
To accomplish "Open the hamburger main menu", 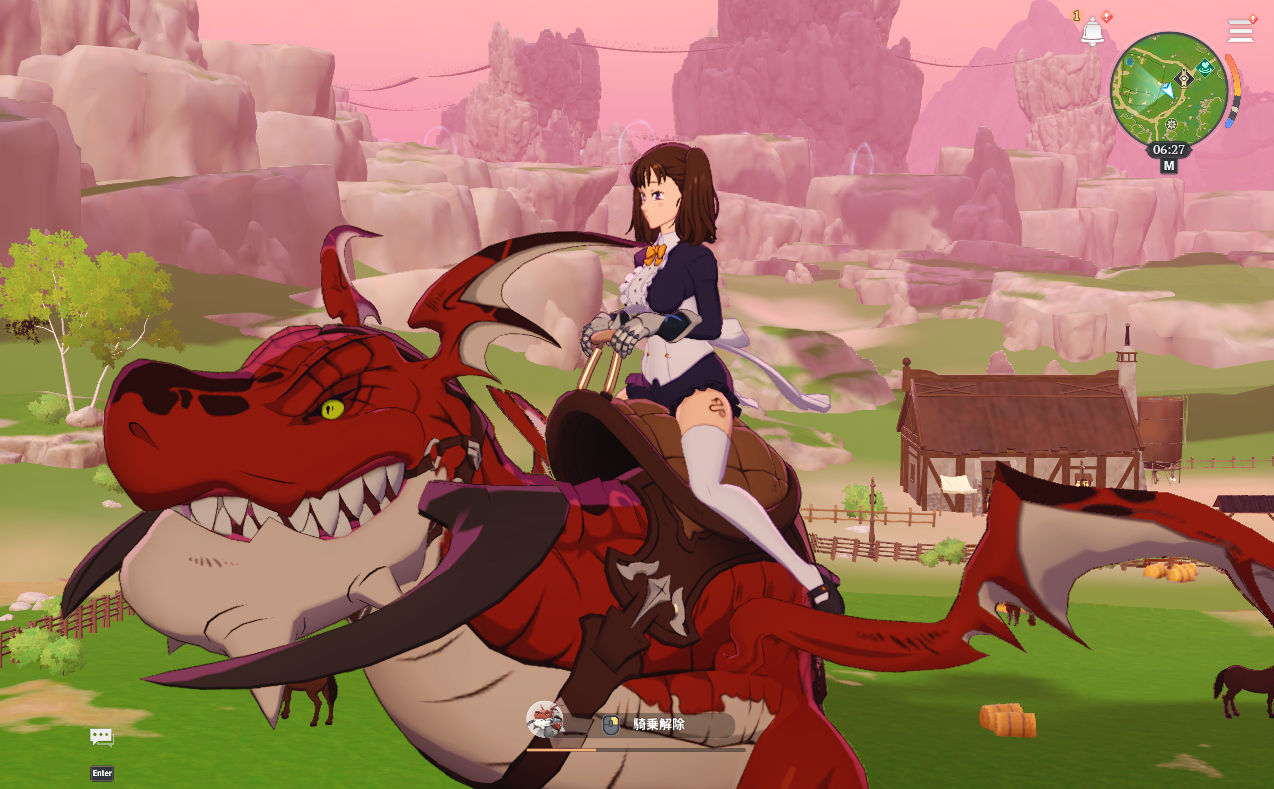I will [1240, 30].
